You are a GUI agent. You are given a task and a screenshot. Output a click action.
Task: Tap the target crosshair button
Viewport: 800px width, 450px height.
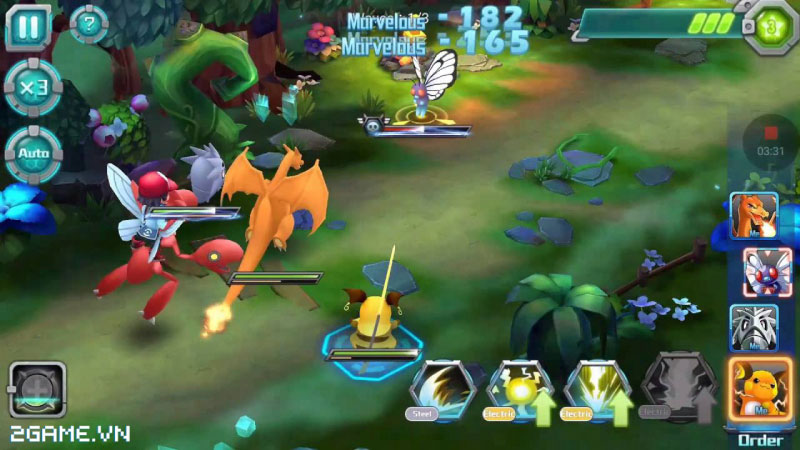coord(37,389)
